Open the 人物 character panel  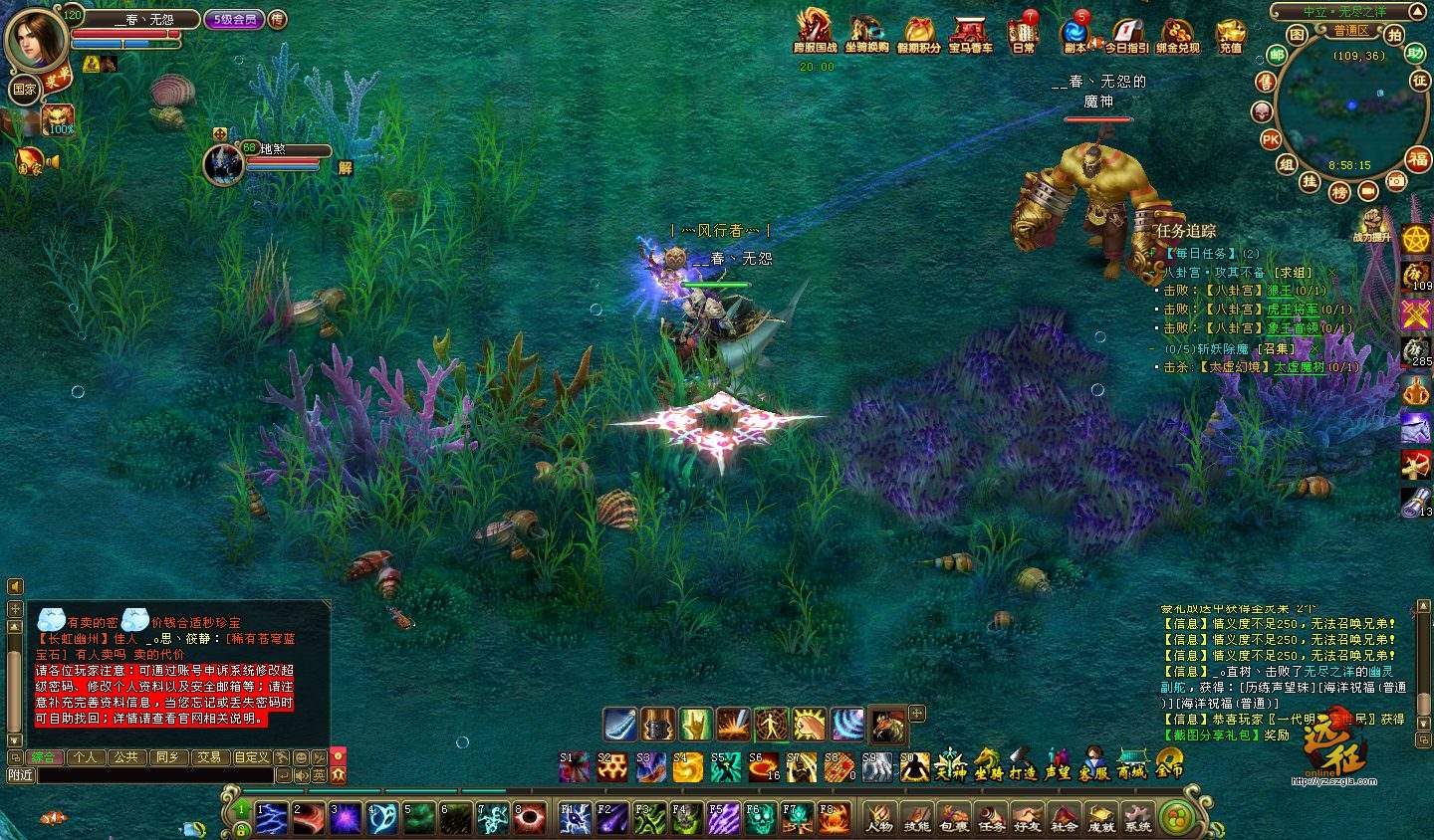[x=879, y=817]
